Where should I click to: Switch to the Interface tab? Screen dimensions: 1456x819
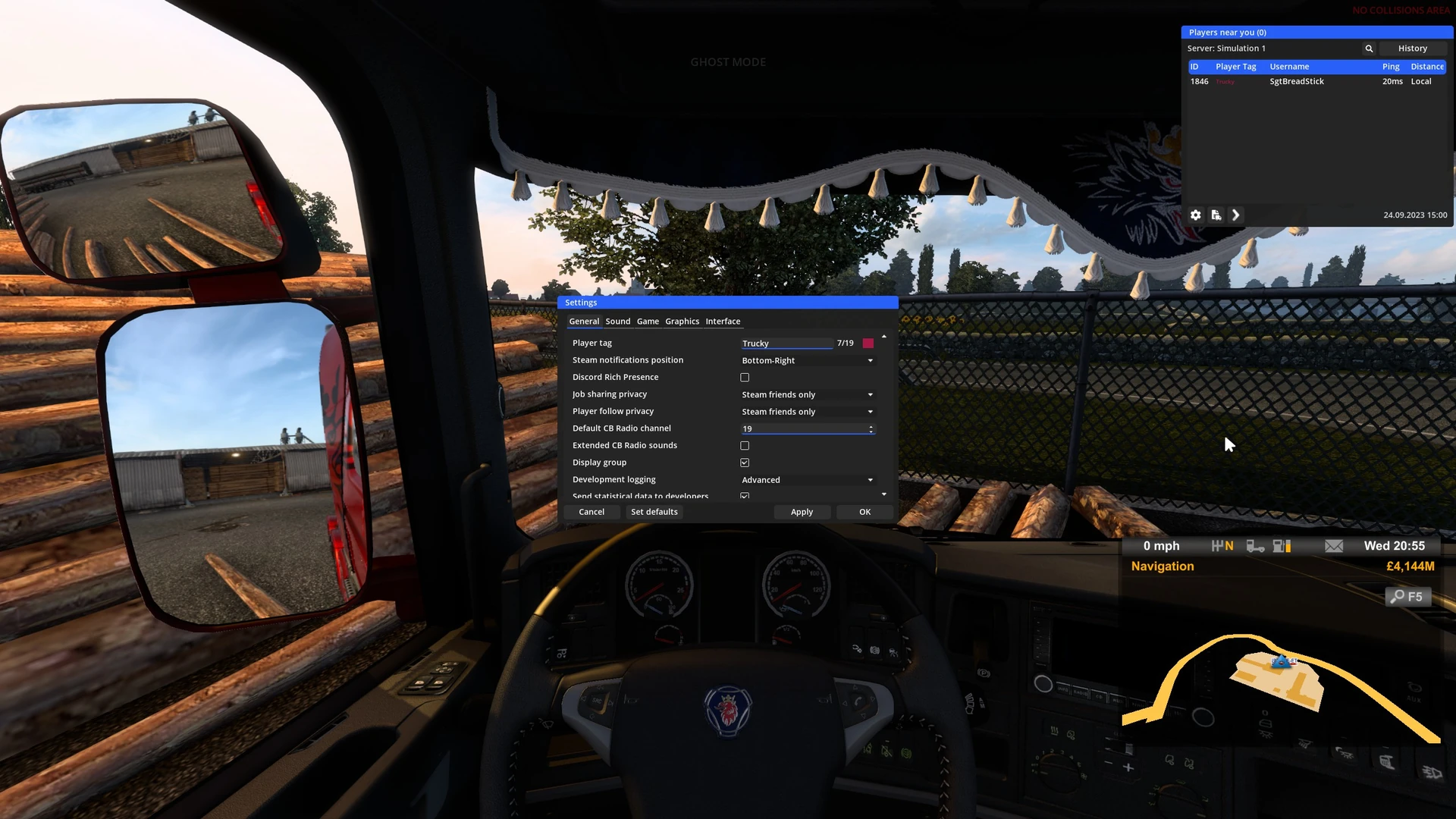tap(723, 322)
